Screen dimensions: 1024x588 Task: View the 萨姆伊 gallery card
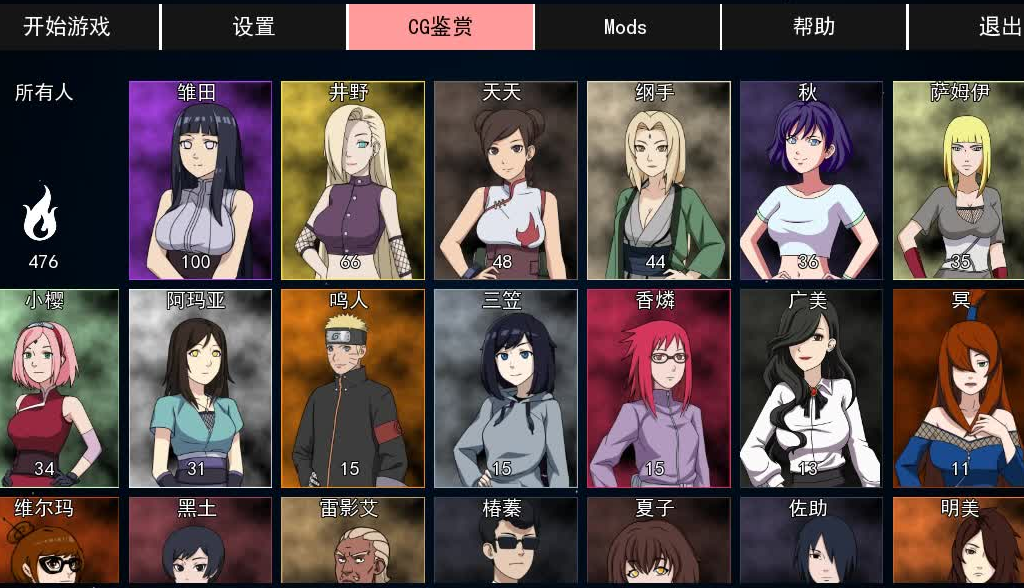[958, 180]
